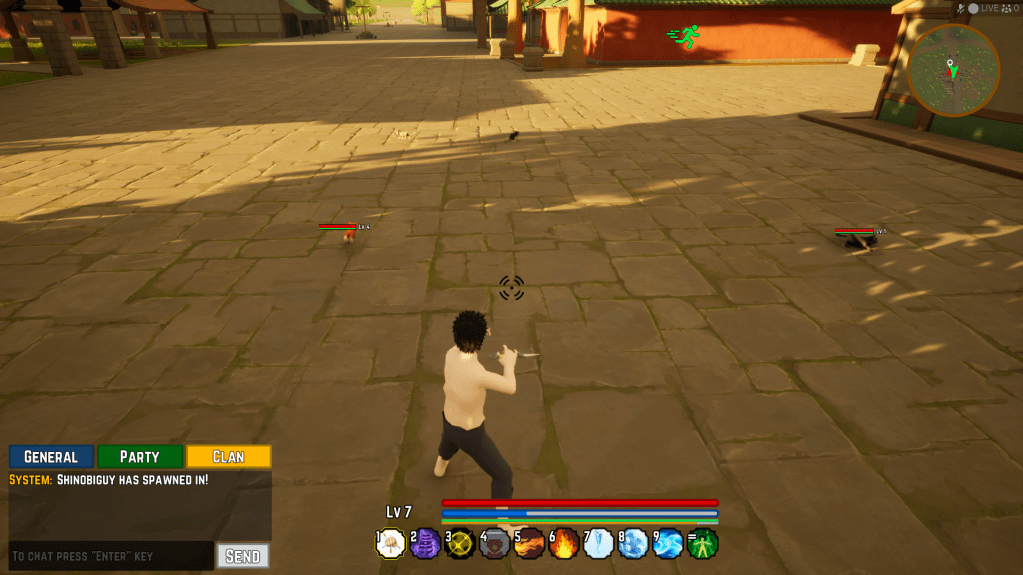Screen dimensions: 1023x575
Task: Click the circular minimap
Action: [x=953, y=70]
